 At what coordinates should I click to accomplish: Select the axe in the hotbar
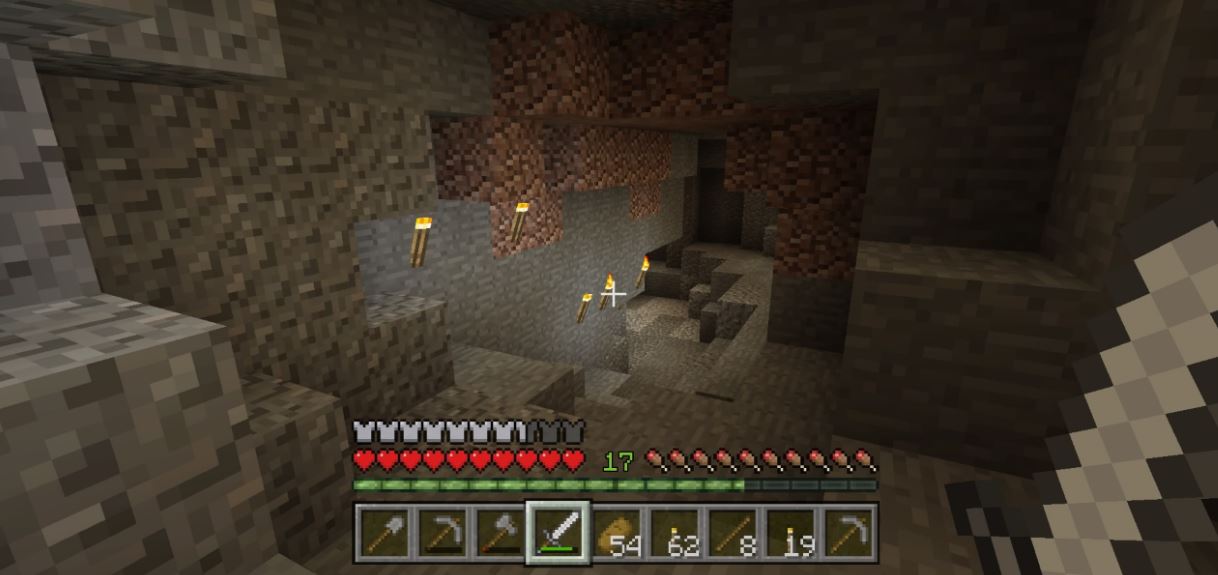pyautogui.click(x=500, y=533)
